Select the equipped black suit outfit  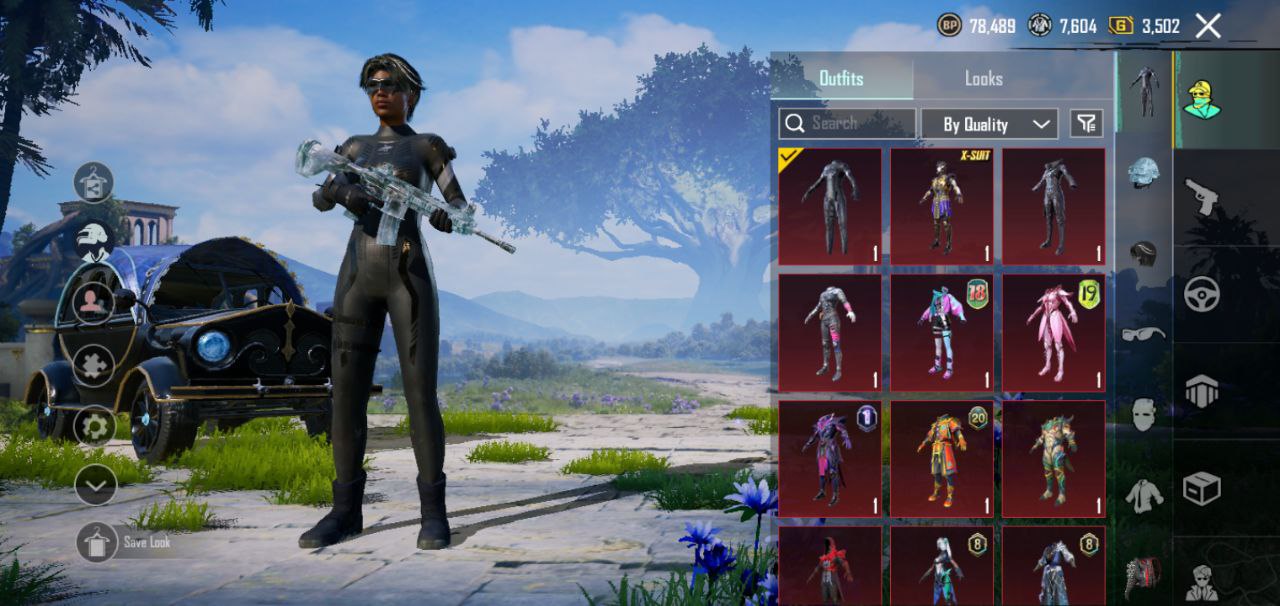pos(829,206)
